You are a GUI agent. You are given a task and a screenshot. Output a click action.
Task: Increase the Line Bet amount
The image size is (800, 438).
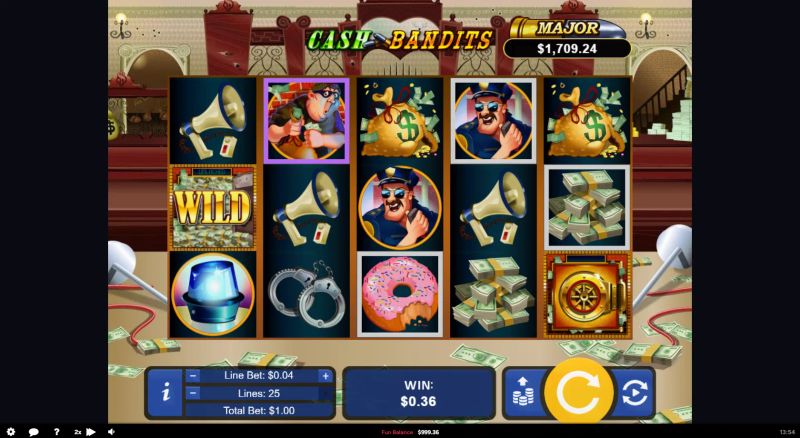325,376
